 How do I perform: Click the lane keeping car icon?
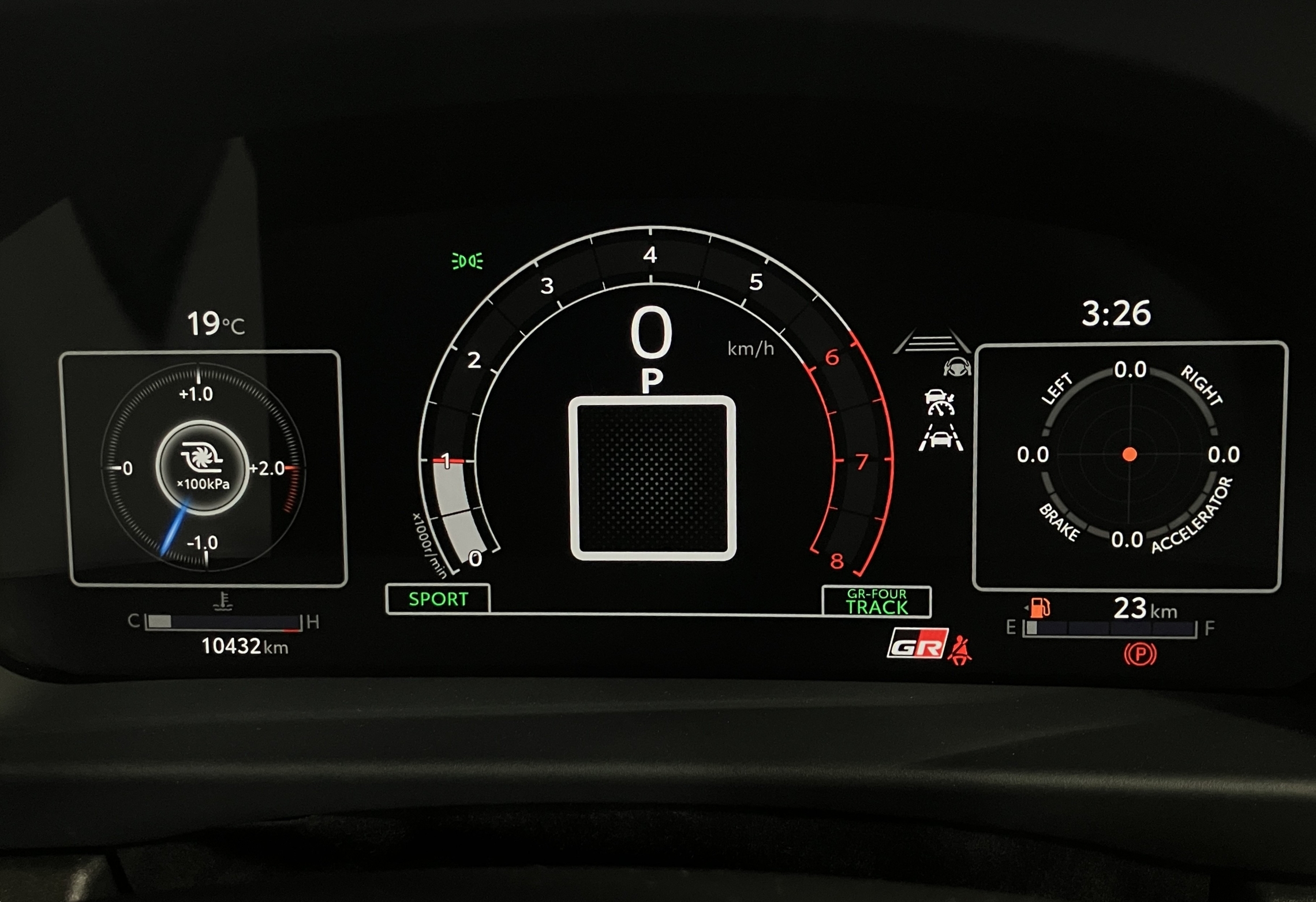click(x=941, y=438)
